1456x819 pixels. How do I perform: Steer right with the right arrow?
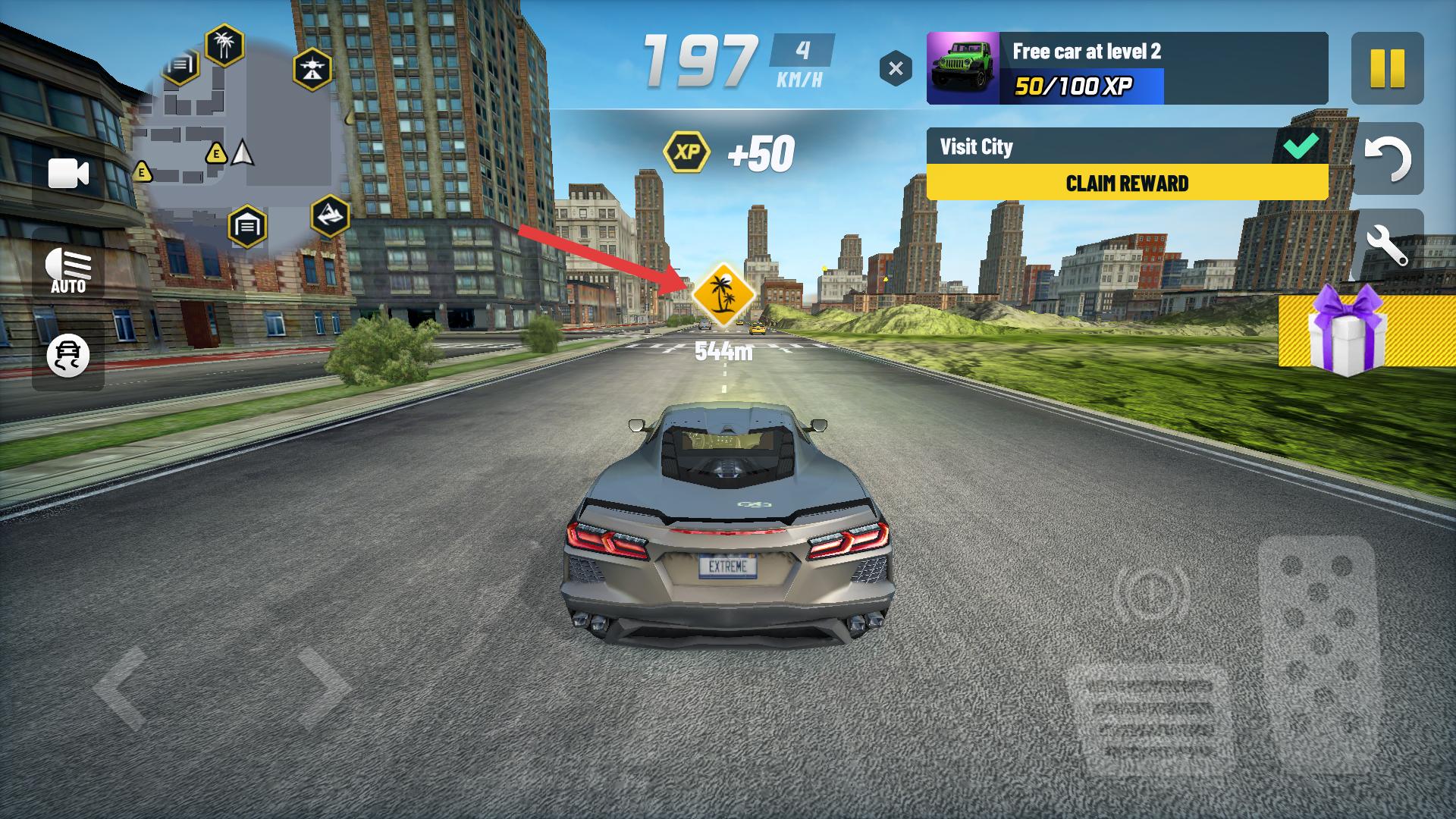322,688
